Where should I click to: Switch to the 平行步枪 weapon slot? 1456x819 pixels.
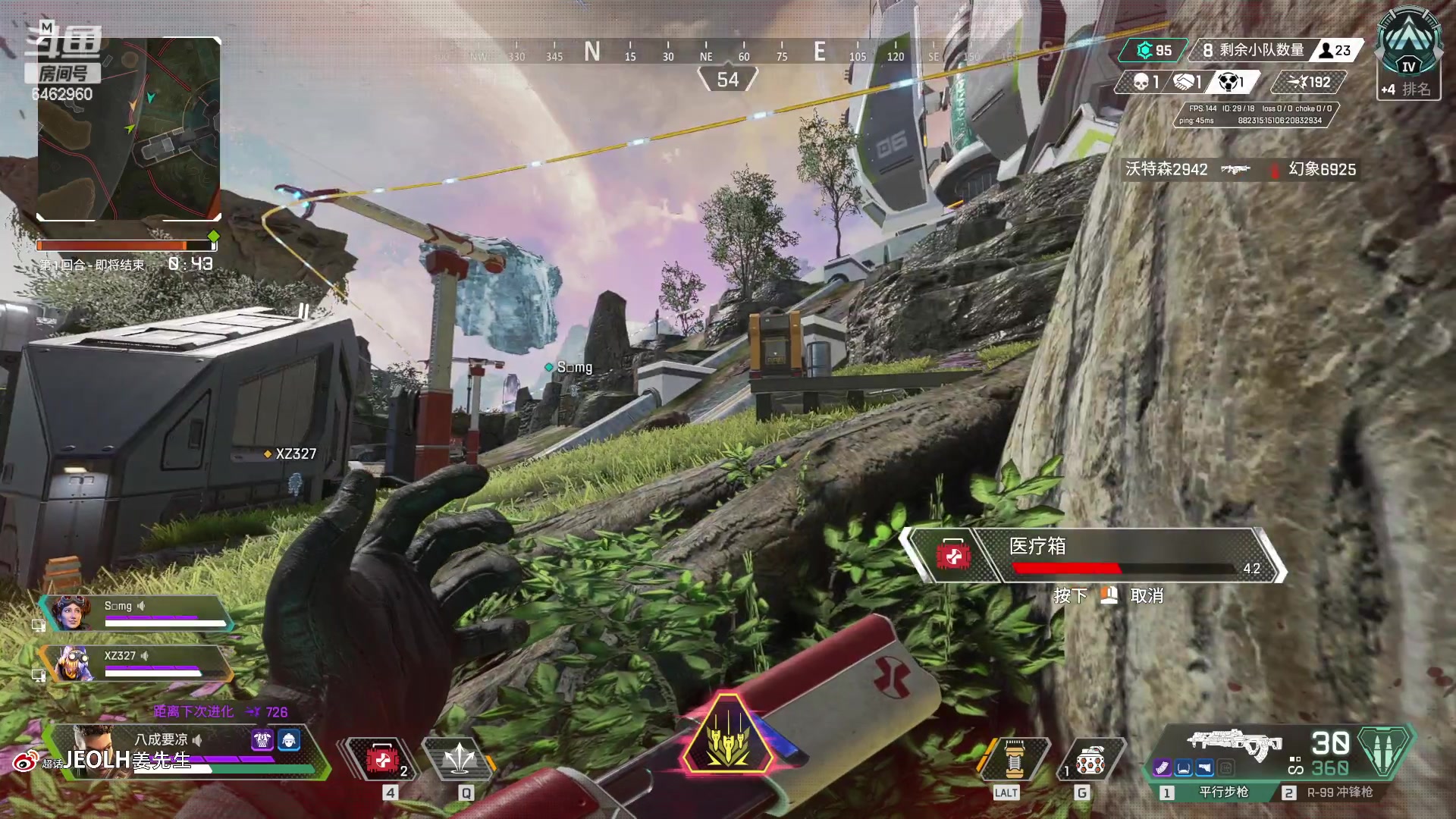pos(1213,792)
